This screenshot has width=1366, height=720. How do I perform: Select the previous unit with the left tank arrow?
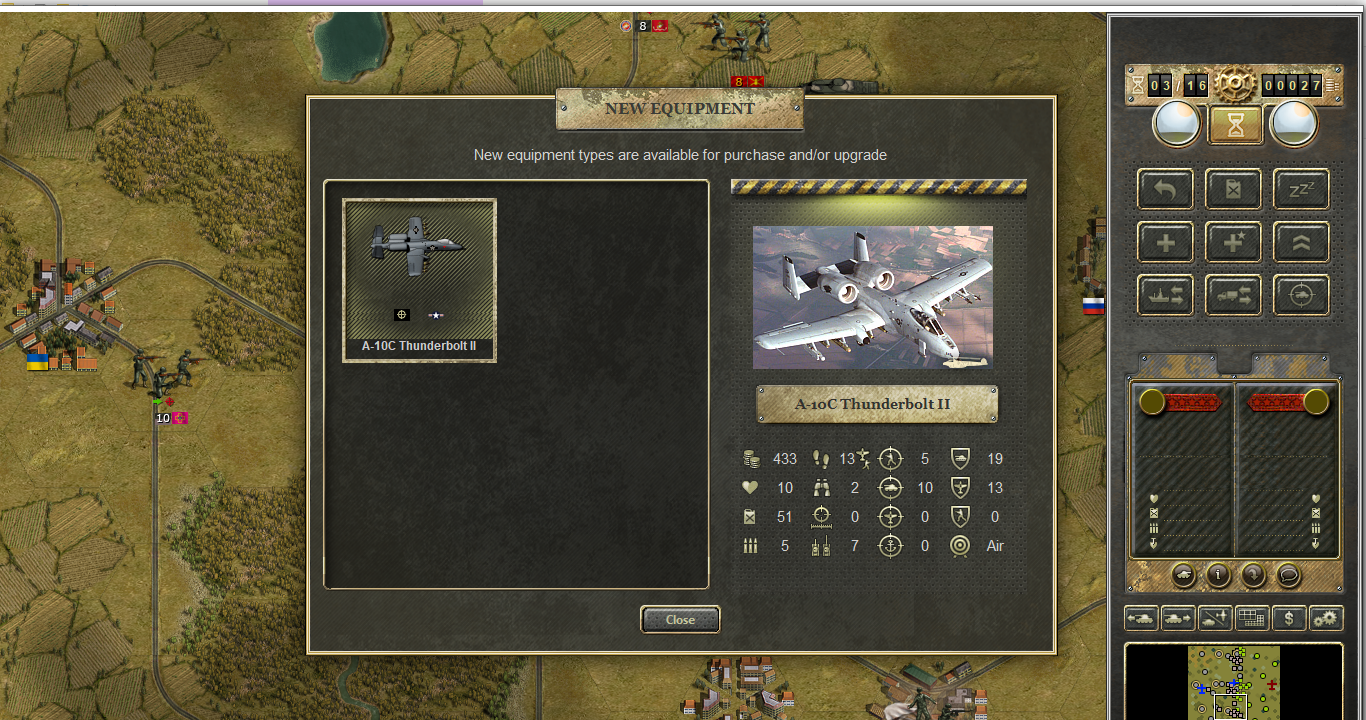[1141, 618]
